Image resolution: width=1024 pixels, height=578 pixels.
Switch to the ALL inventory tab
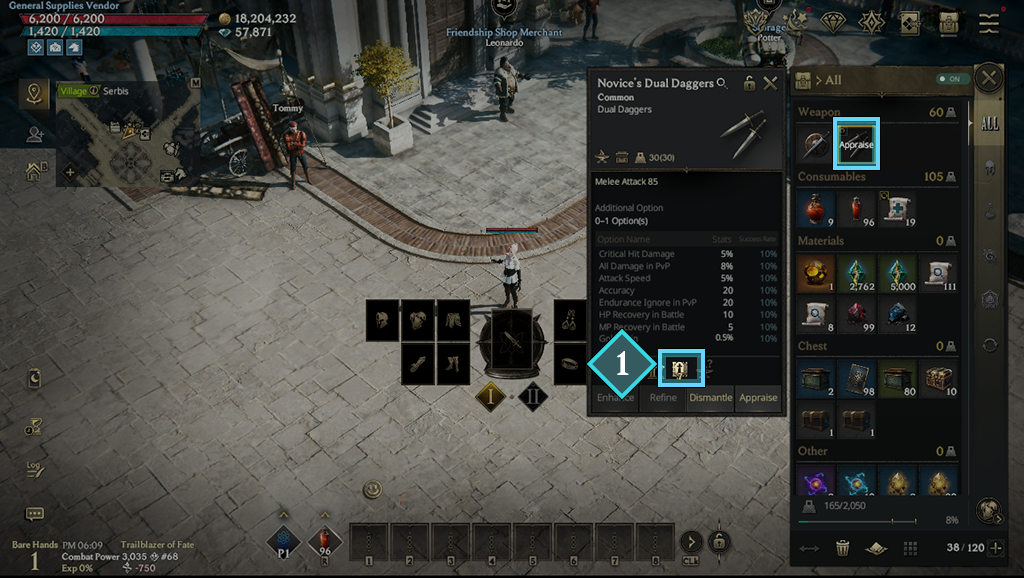coord(989,124)
